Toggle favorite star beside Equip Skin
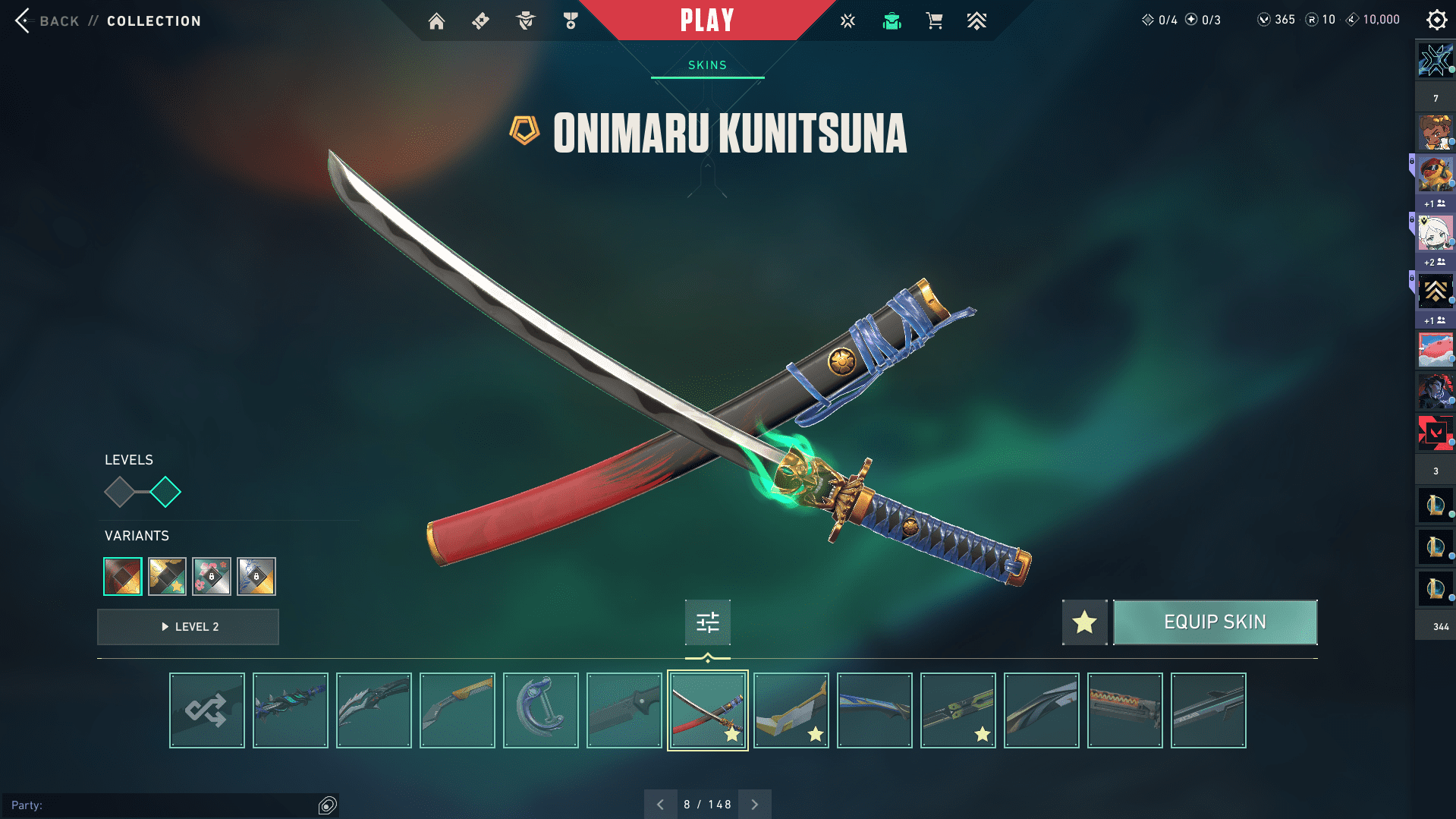The width and height of the screenshot is (1456, 819). (x=1084, y=622)
